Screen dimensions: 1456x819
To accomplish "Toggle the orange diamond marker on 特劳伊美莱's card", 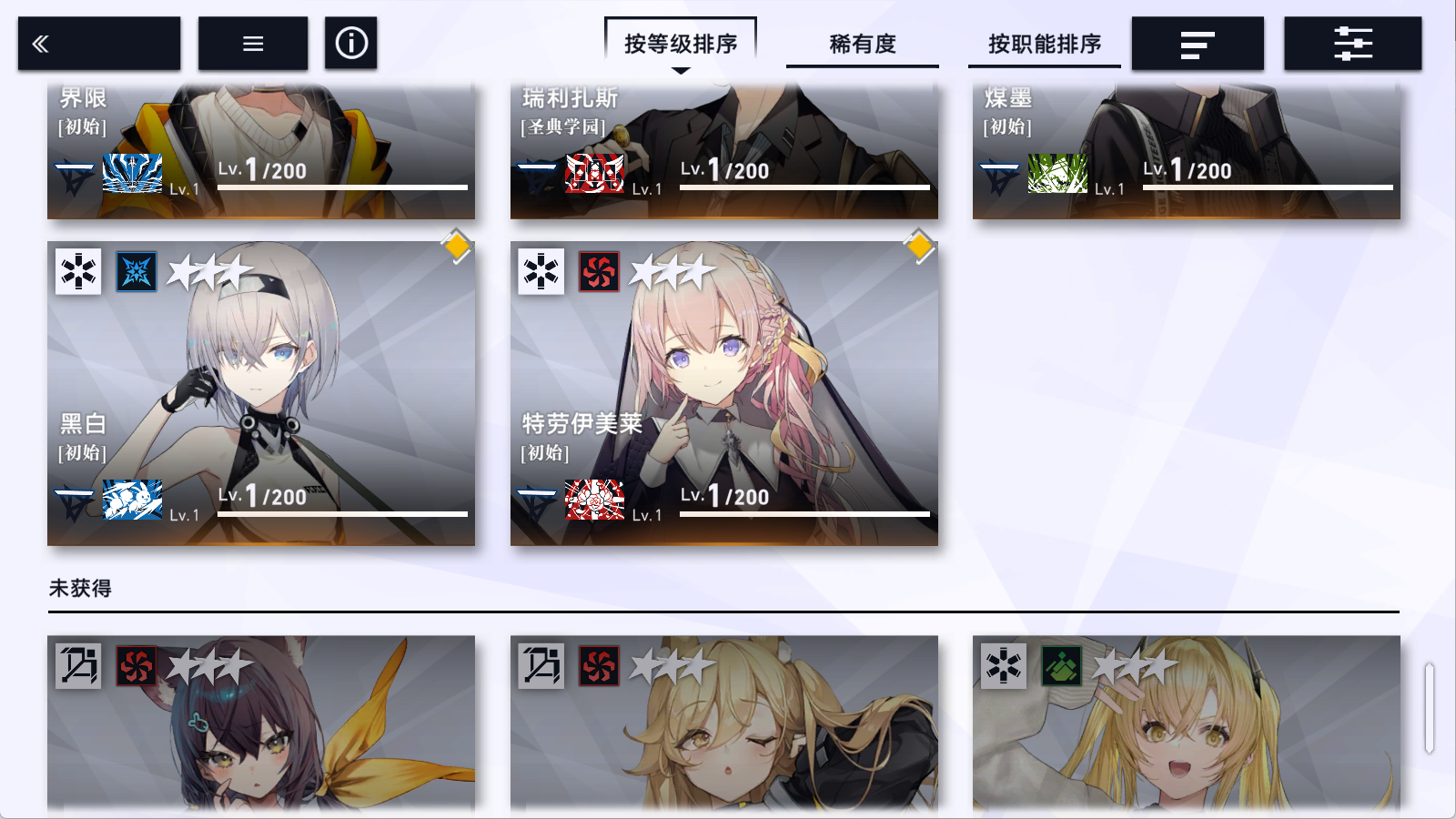I will point(918,245).
